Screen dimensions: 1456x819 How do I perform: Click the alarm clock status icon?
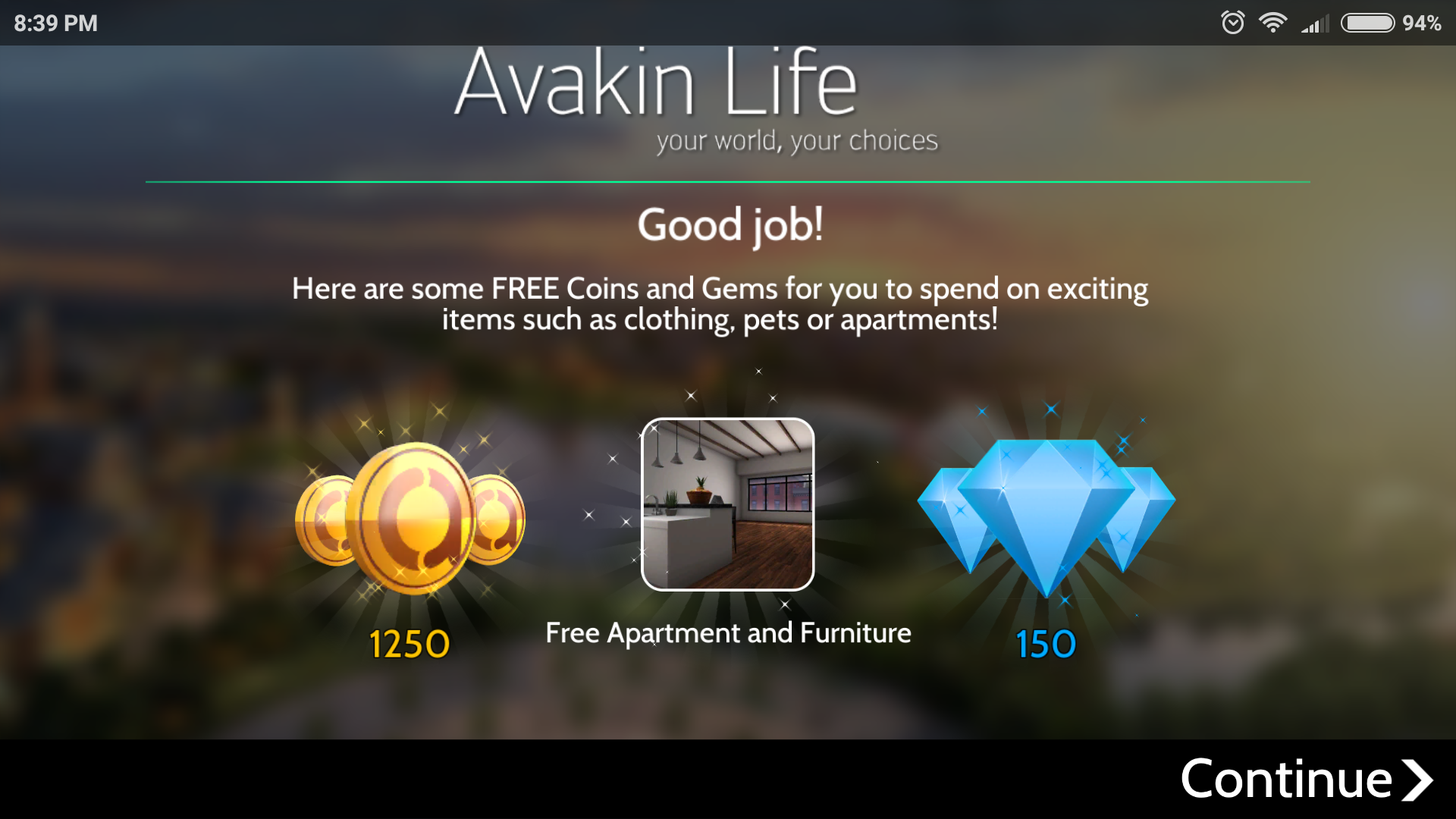tap(1233, 23)
